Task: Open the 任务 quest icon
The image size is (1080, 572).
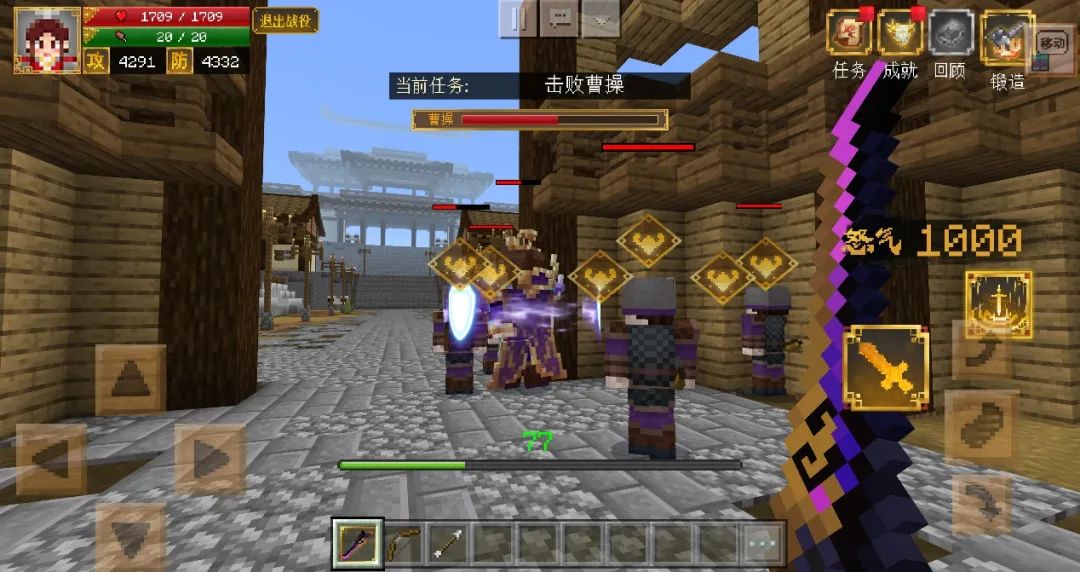Action: [x=849, y=35]
